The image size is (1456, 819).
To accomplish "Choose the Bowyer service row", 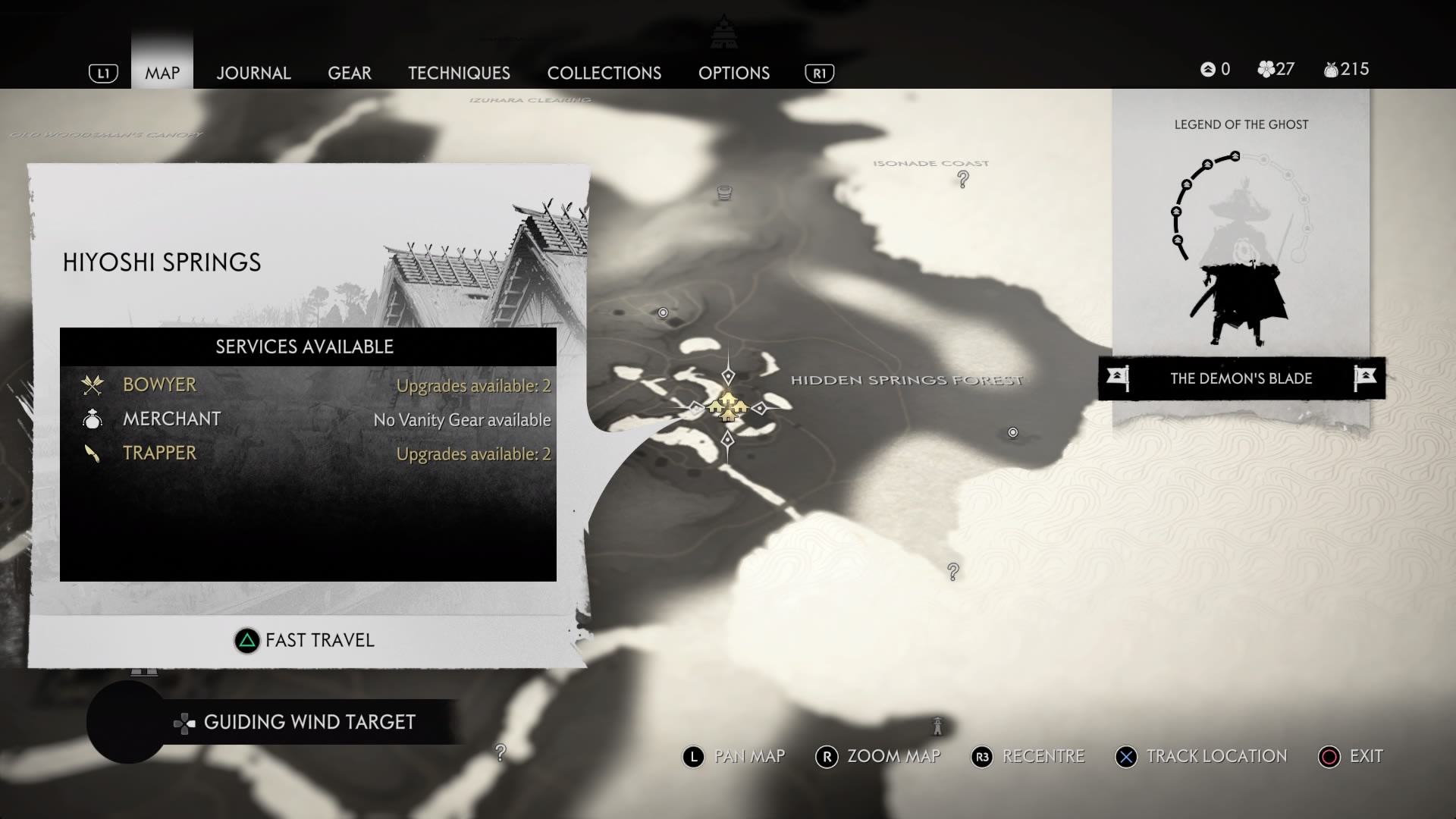I will click(x=308, y=385).
